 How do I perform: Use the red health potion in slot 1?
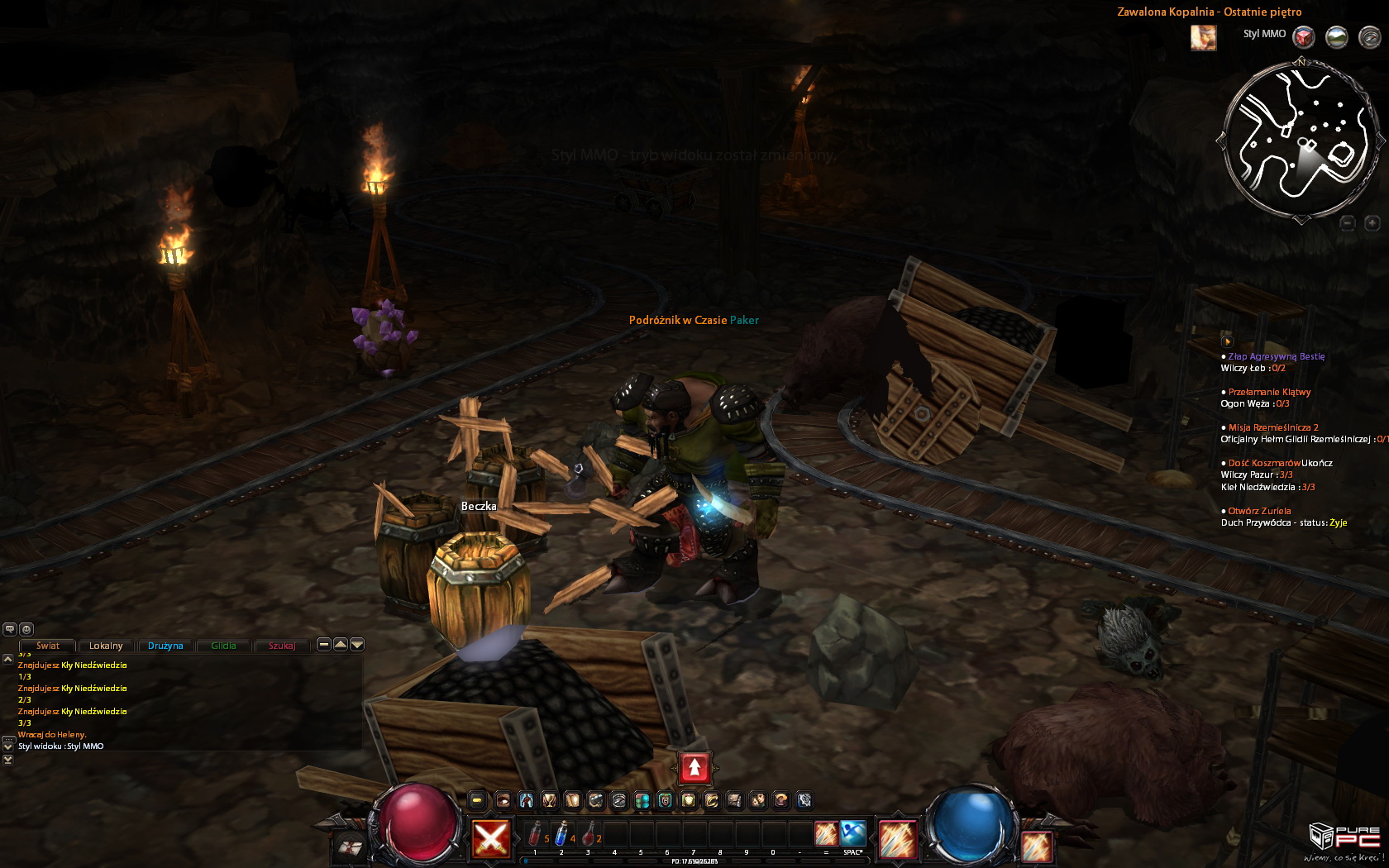tap(536, 833)
